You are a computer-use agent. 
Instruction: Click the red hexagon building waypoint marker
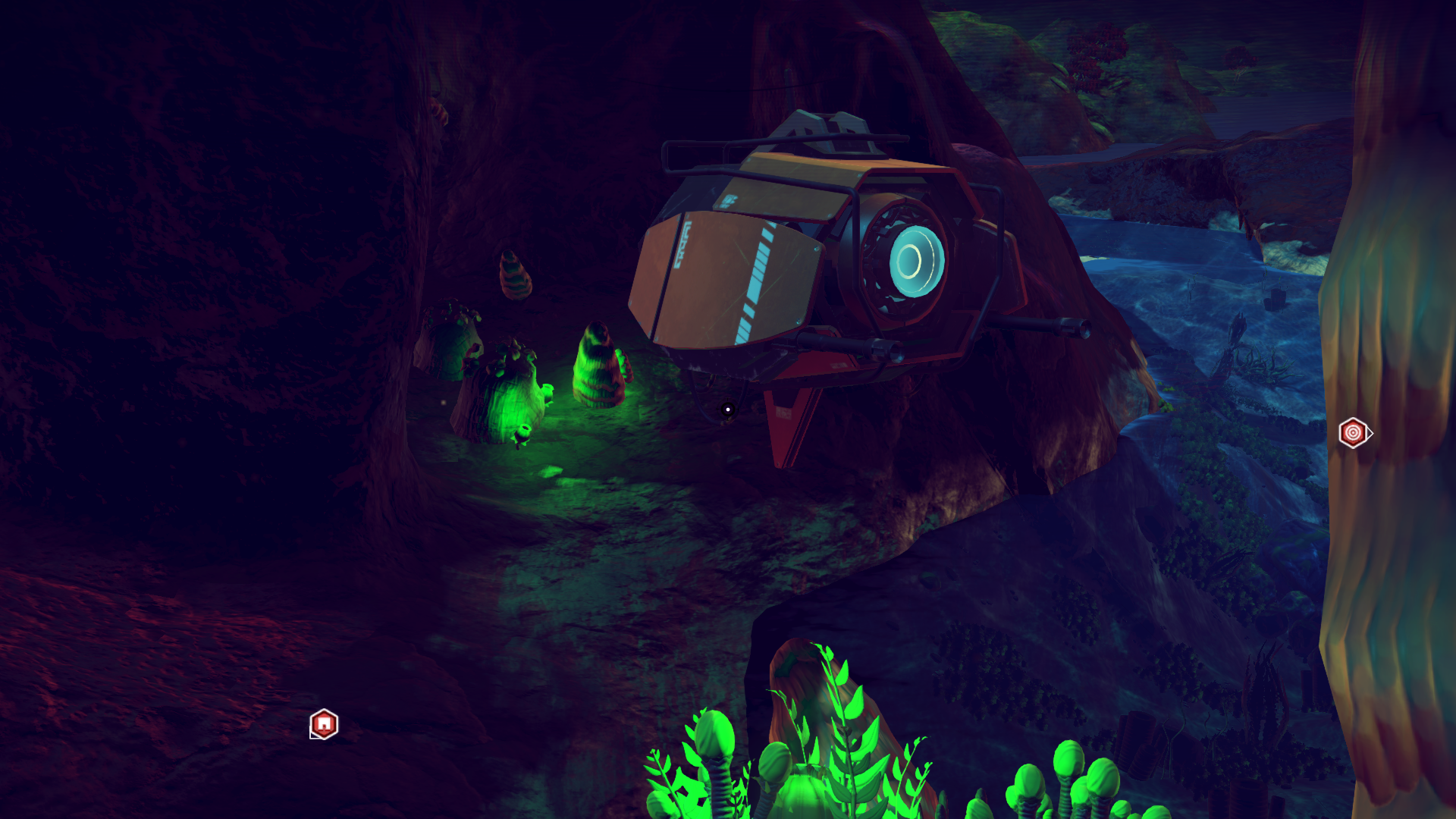(324, 724)
